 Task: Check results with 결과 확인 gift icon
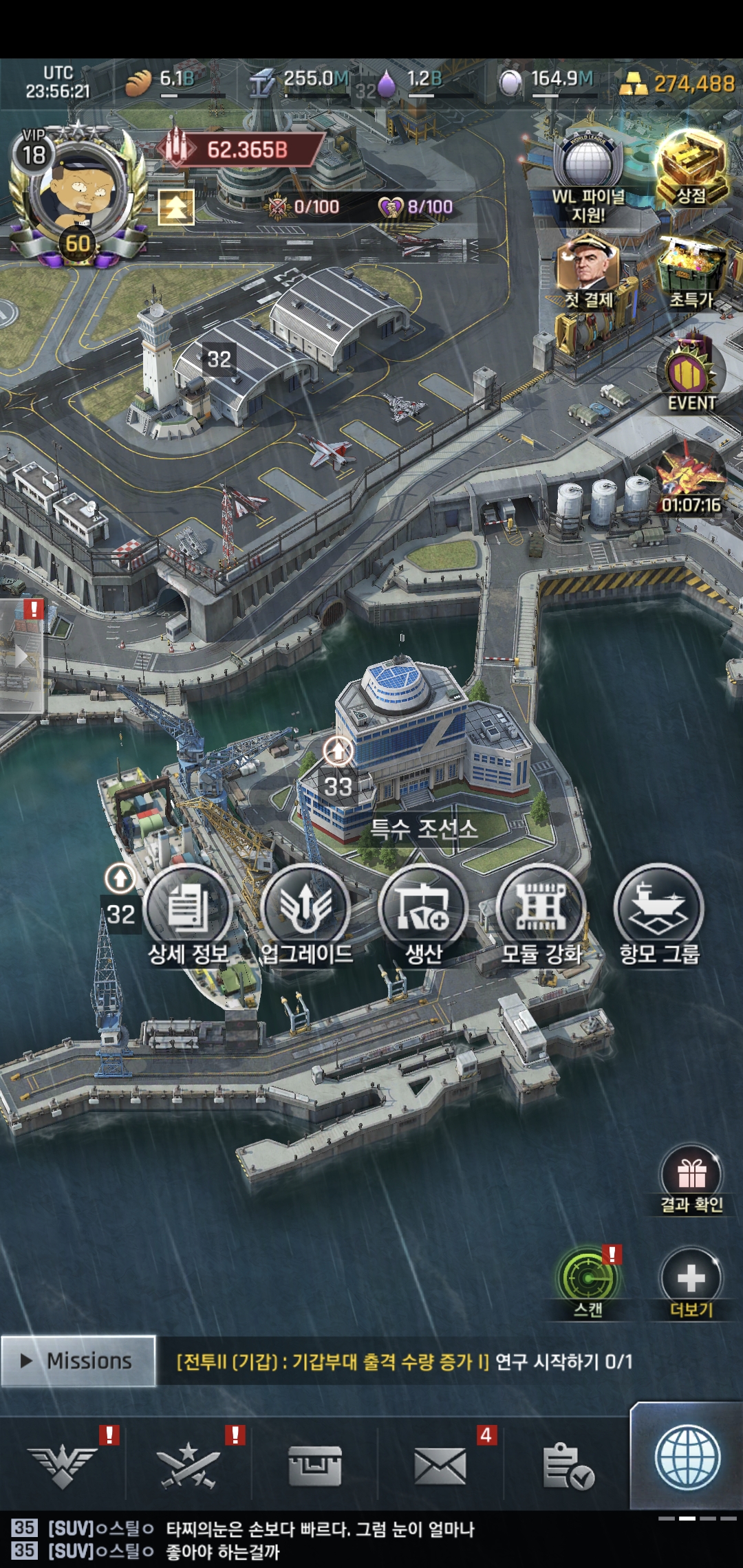pos(691,1175)
